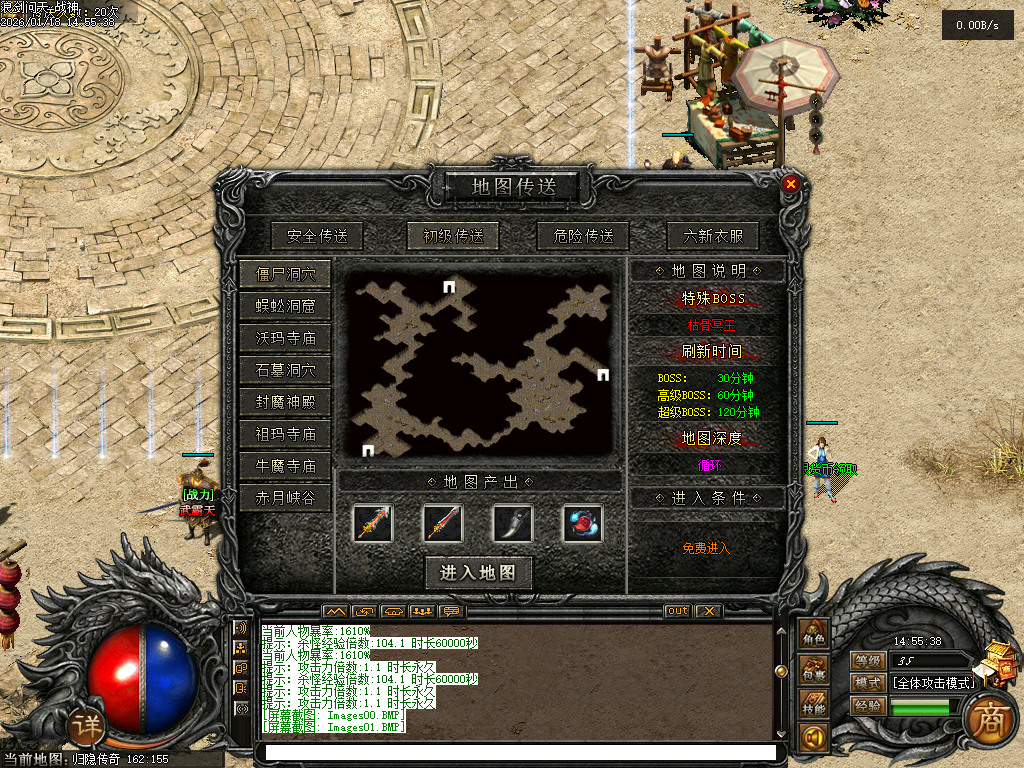Select the 危险传送 tab

[x=583, y=237]
